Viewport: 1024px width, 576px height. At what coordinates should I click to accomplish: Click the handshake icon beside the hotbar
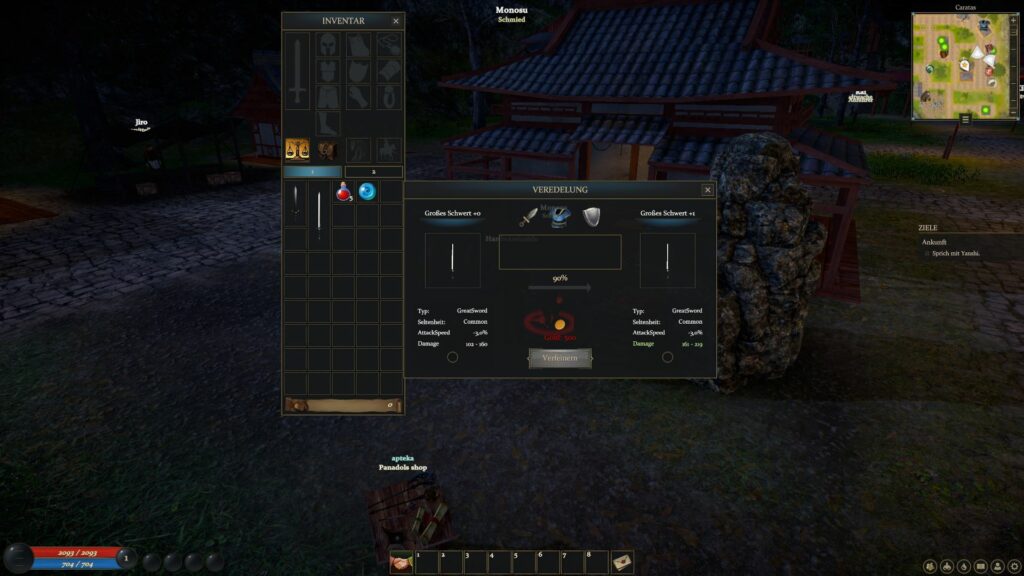click(x=401, y=563)
